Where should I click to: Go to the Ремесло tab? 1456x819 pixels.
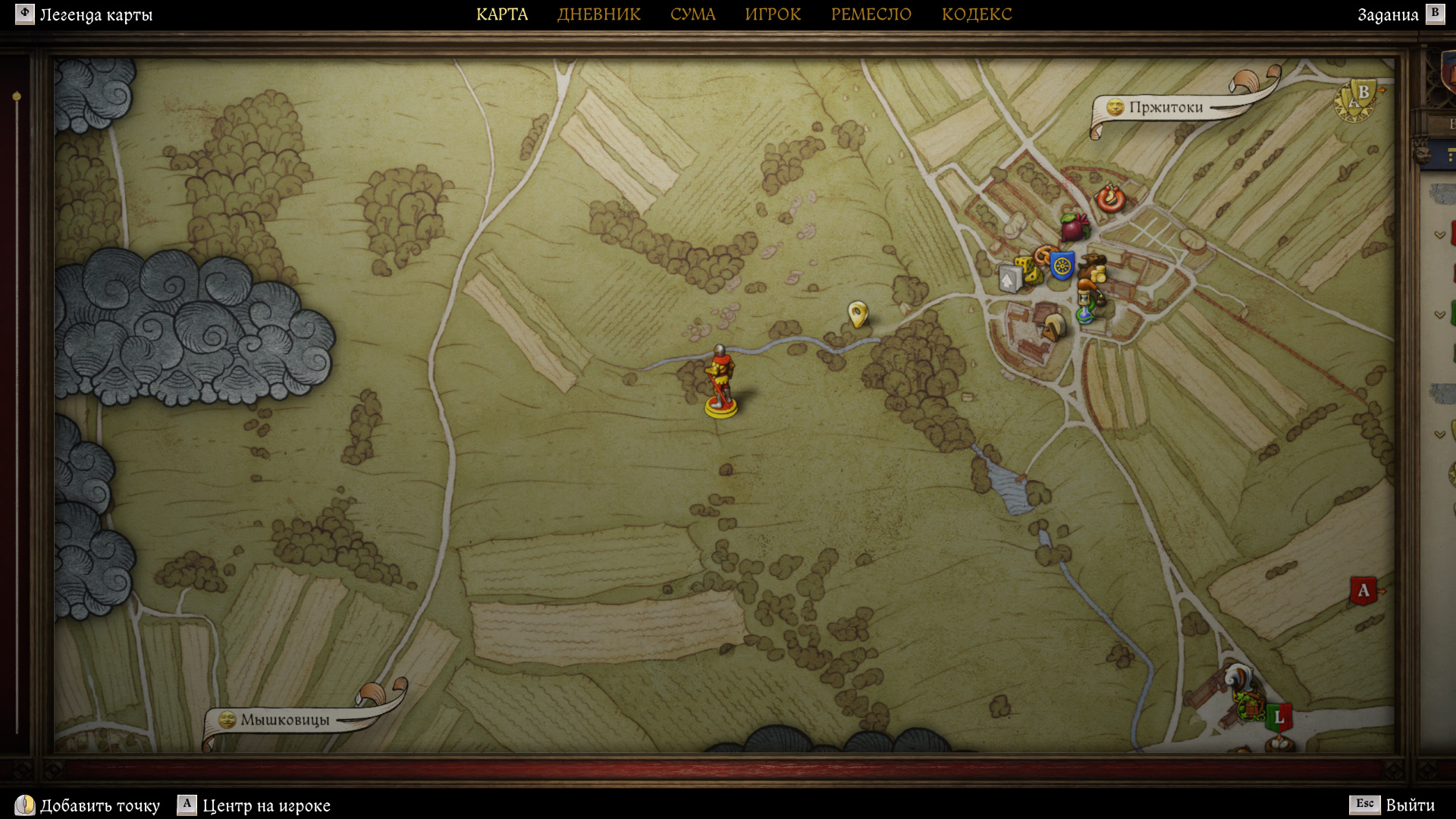pos(871,14)
